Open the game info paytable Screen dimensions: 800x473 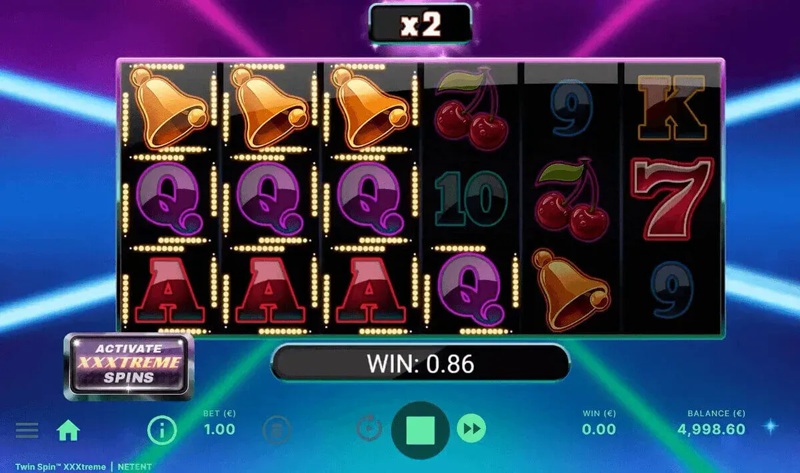point(161,430)
